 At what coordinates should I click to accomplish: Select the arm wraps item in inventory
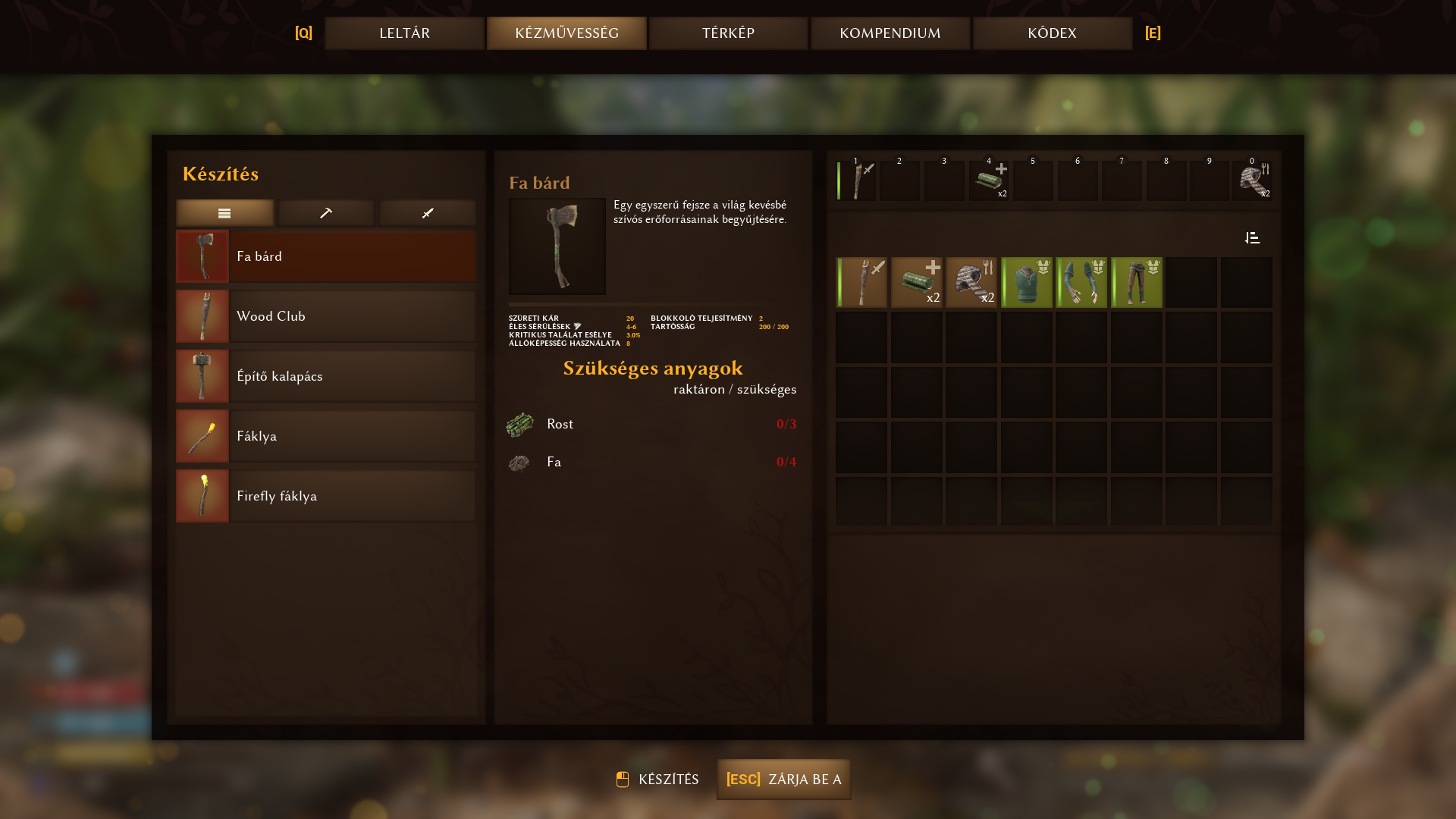1081,283
